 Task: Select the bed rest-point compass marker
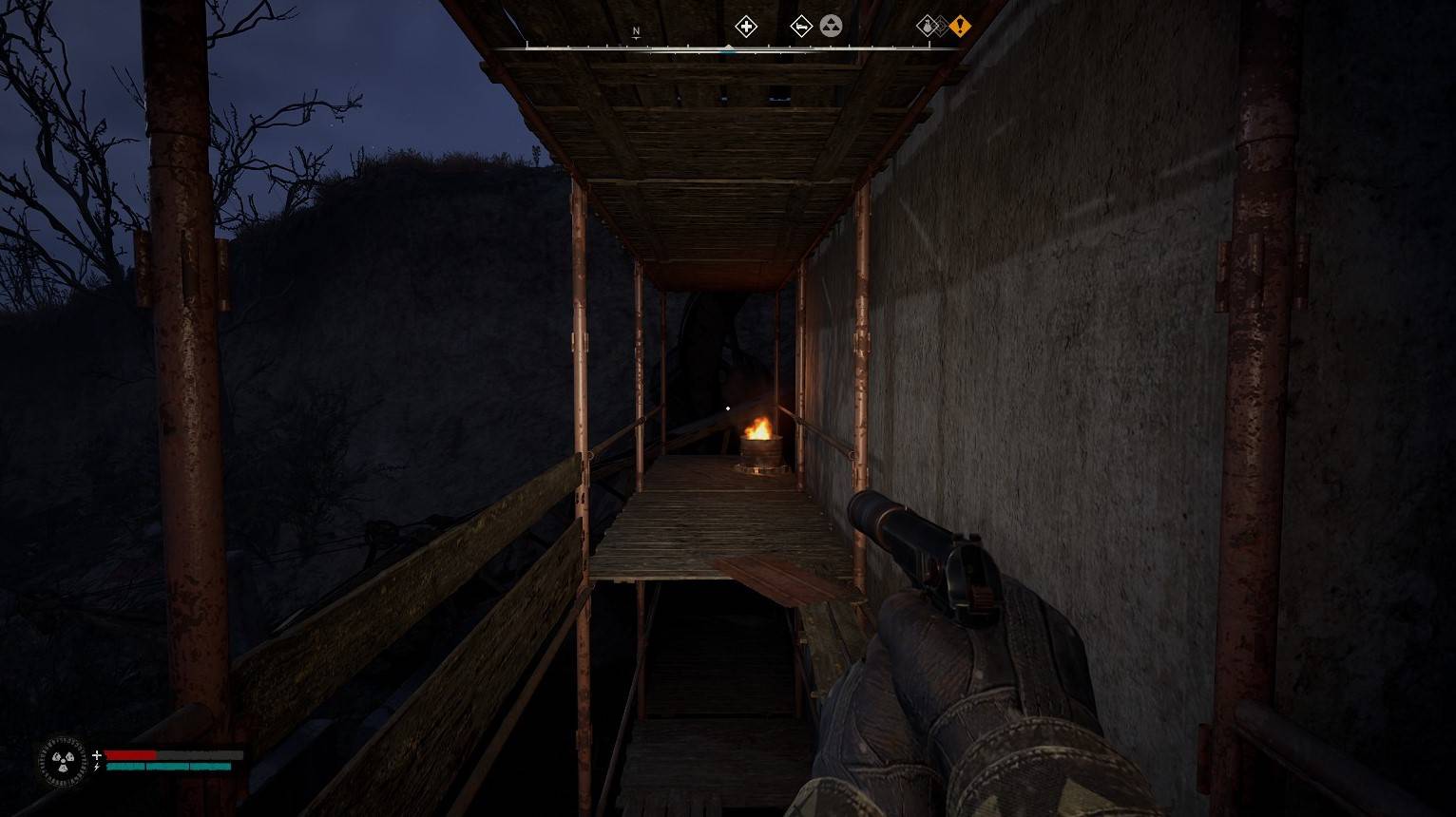coord(801,27)
